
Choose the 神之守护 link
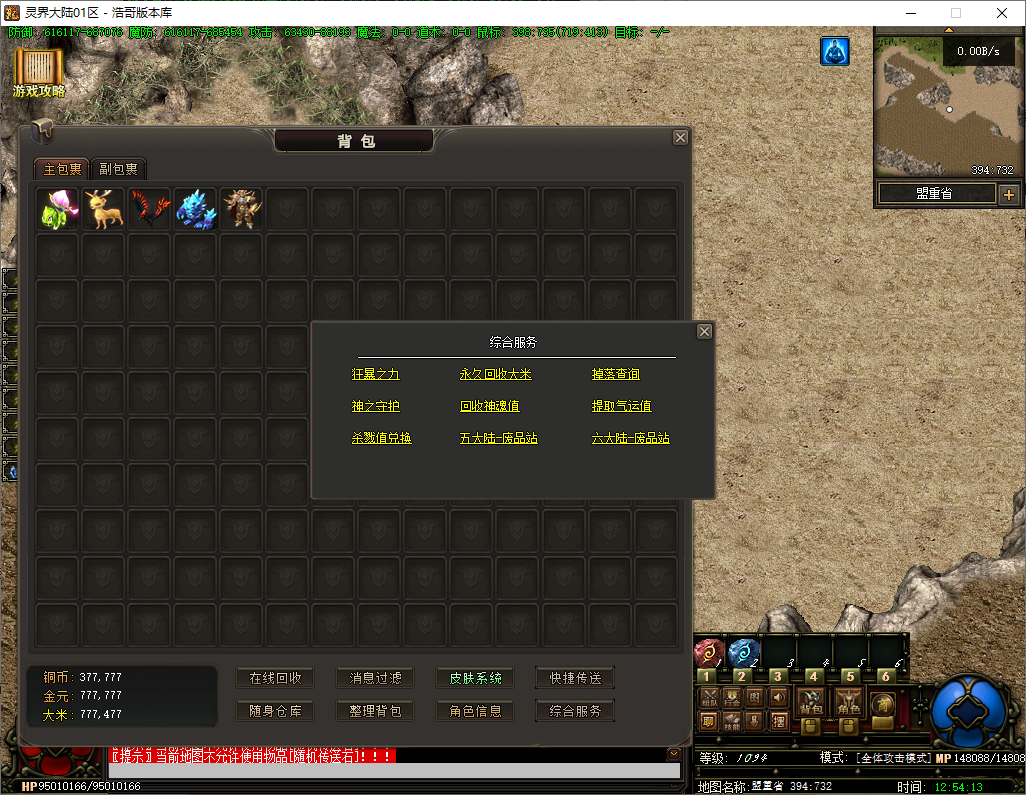click(375, 406)
